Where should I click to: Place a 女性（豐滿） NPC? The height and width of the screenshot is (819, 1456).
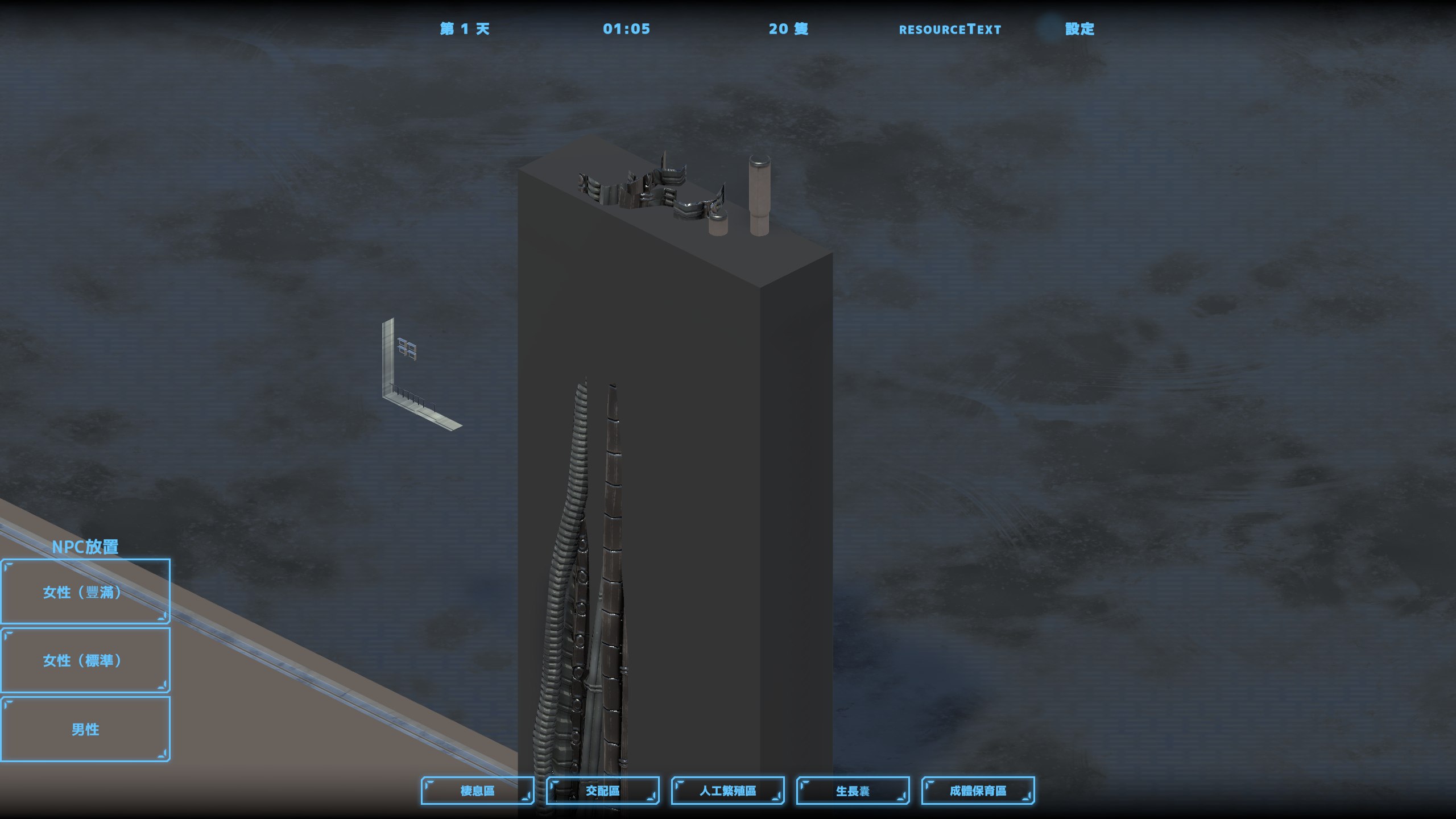[x=85, y=591]
